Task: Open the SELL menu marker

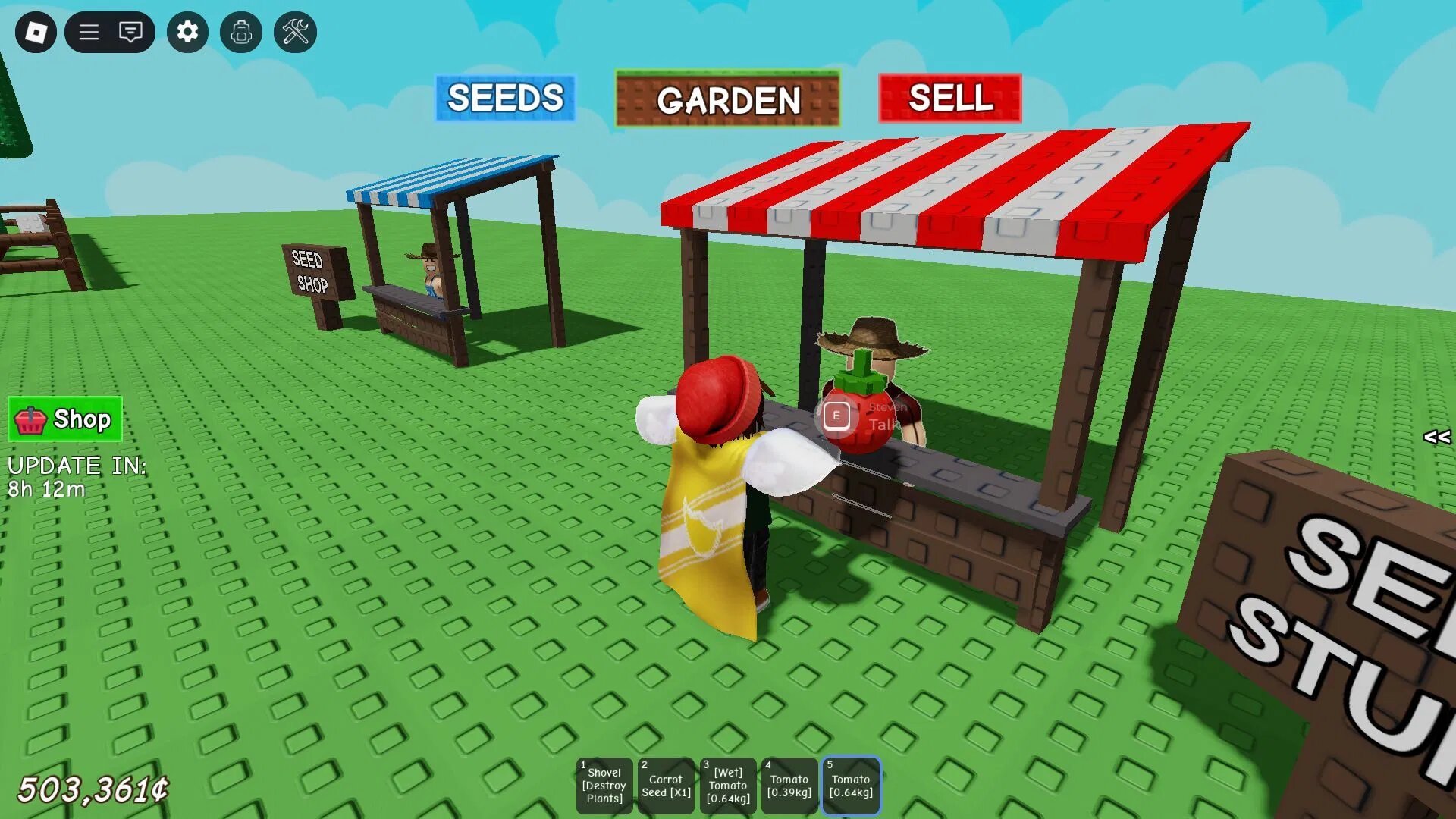Action: (x=952, y=98)
